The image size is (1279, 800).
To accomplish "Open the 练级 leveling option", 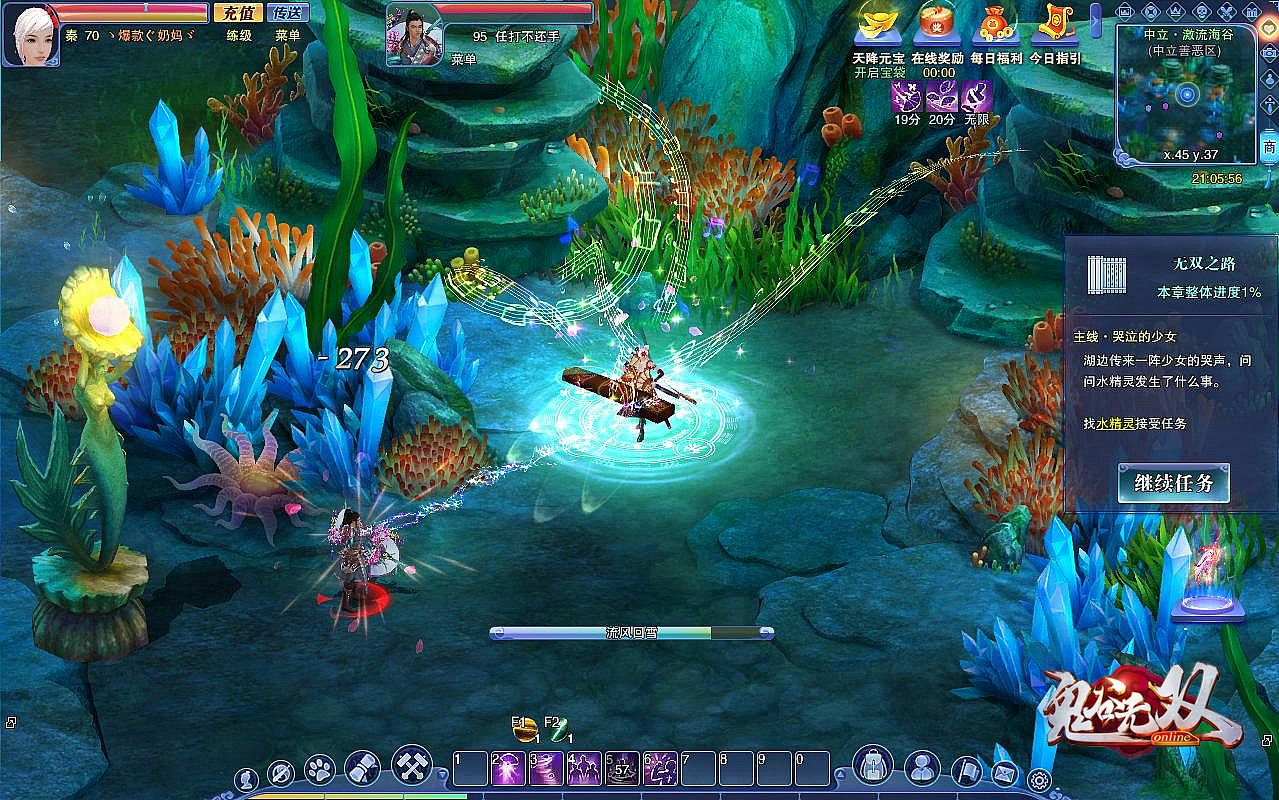I will click(x=239, y=35).
